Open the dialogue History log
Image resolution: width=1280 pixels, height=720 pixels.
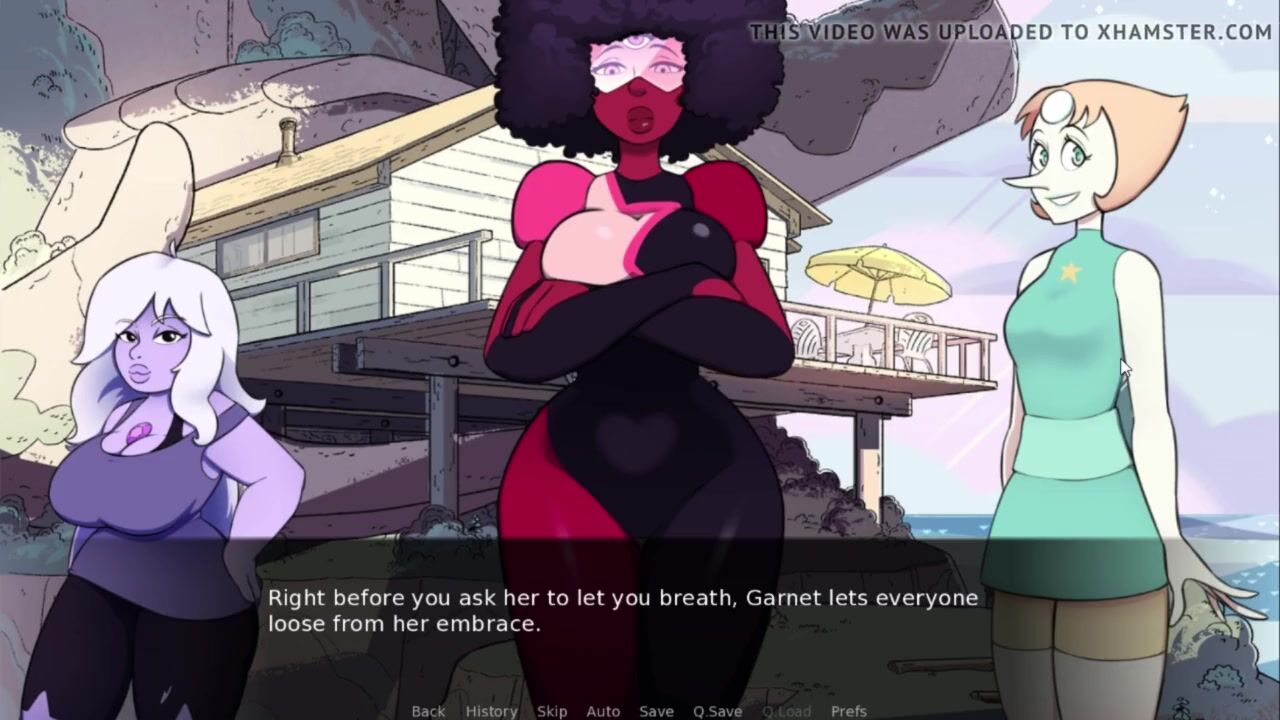point(491,711)
